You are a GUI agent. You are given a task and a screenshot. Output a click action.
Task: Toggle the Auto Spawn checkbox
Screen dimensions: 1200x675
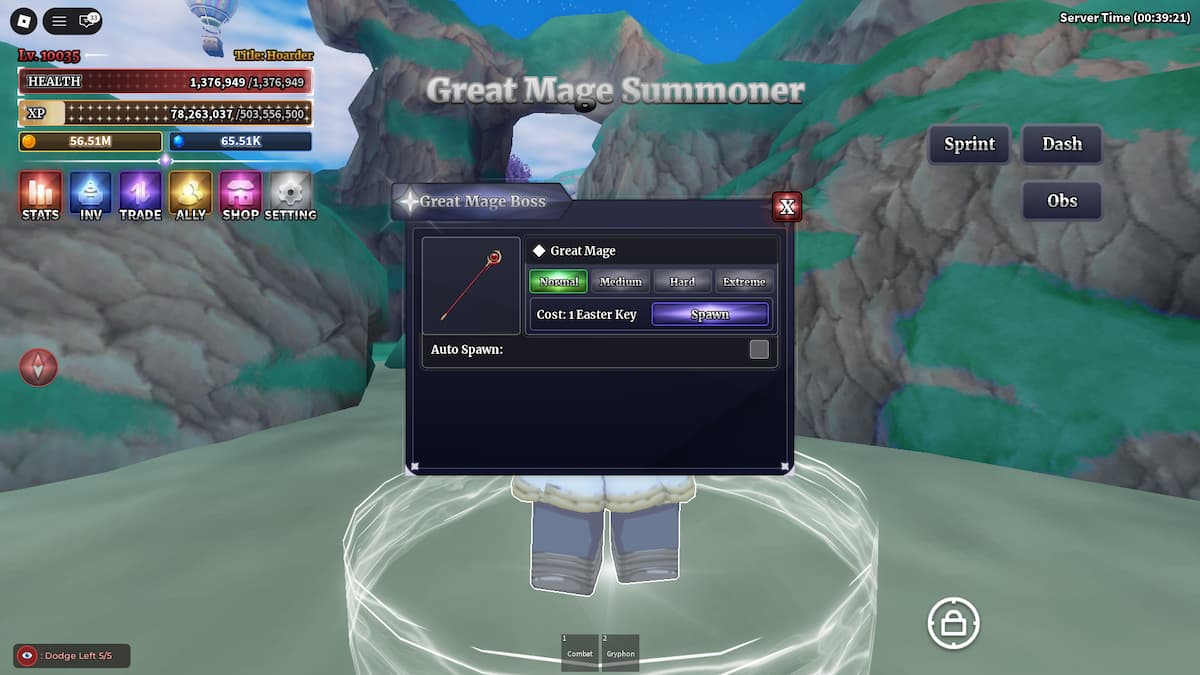(x=759, y=349)
